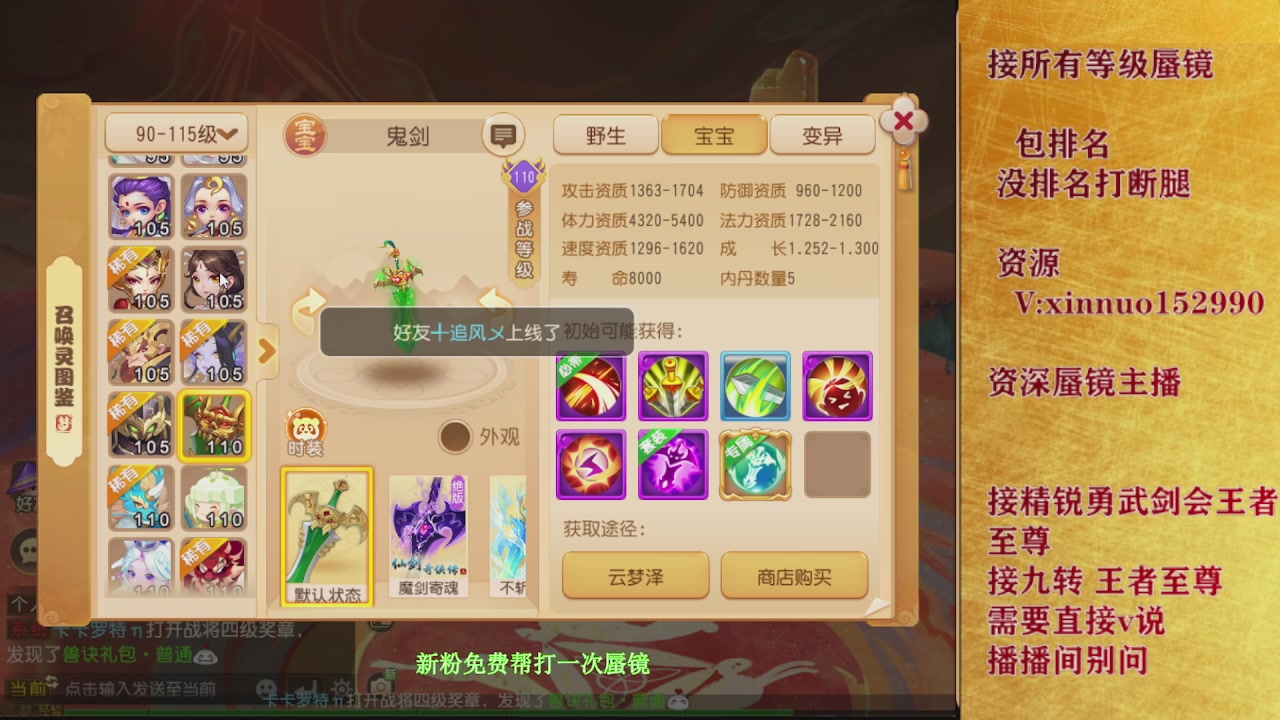Select the red 必杀 skill icon
1280x720 pixels.
point(590,385)
